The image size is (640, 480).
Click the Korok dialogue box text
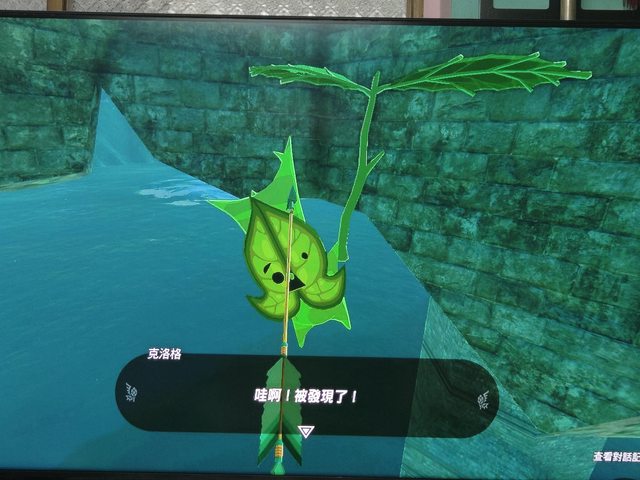point(305,396)
